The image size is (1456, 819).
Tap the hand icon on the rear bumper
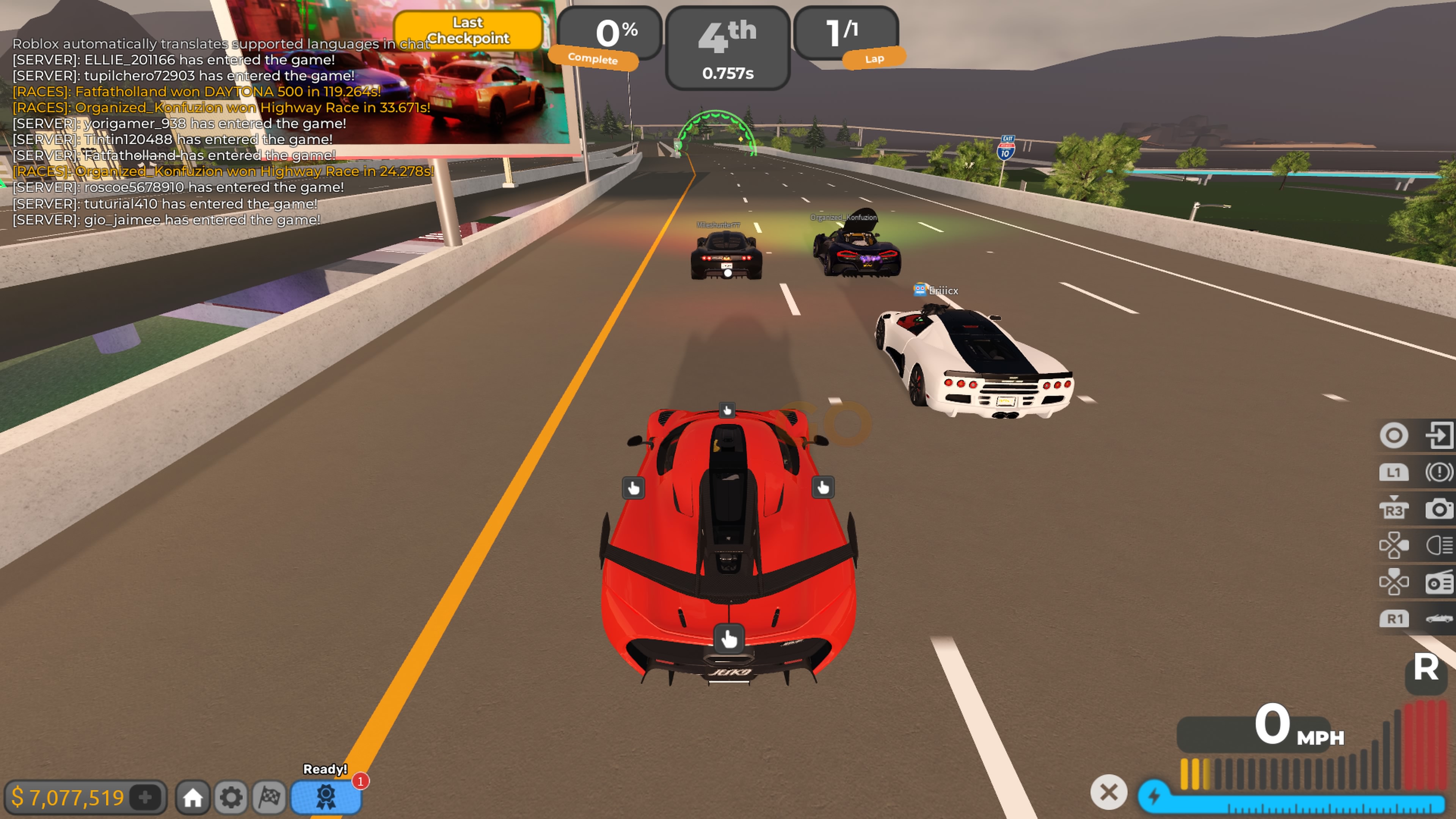pyautogui.click(x=728, y=639)
